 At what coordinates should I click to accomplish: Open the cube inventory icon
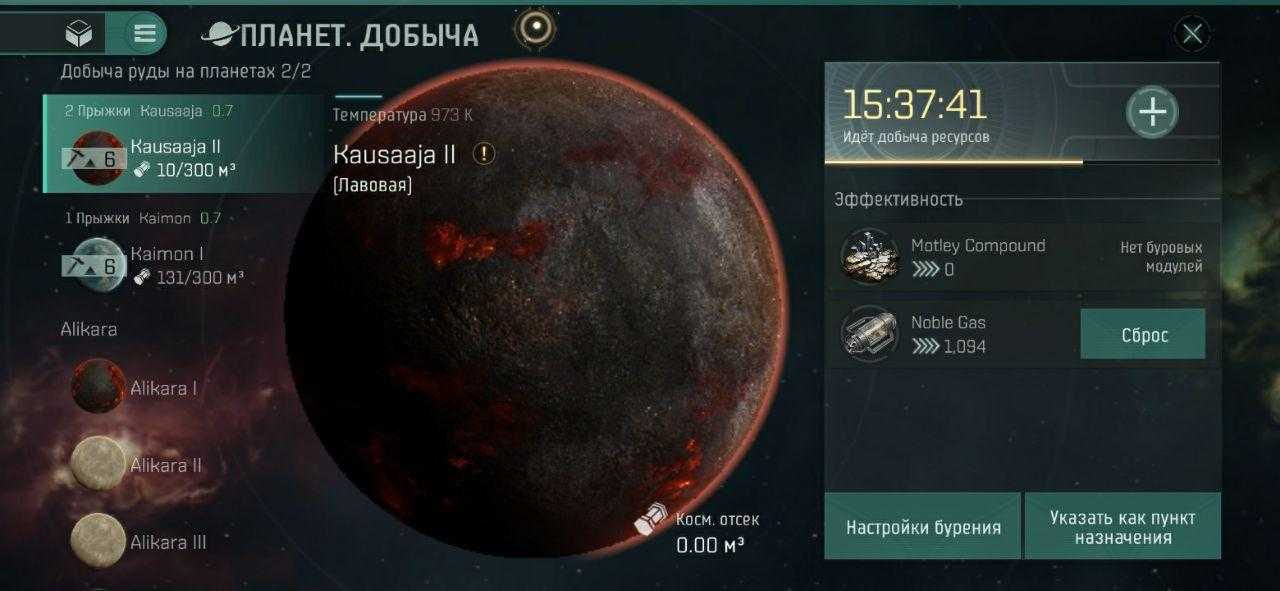click(x=78, y=34)
